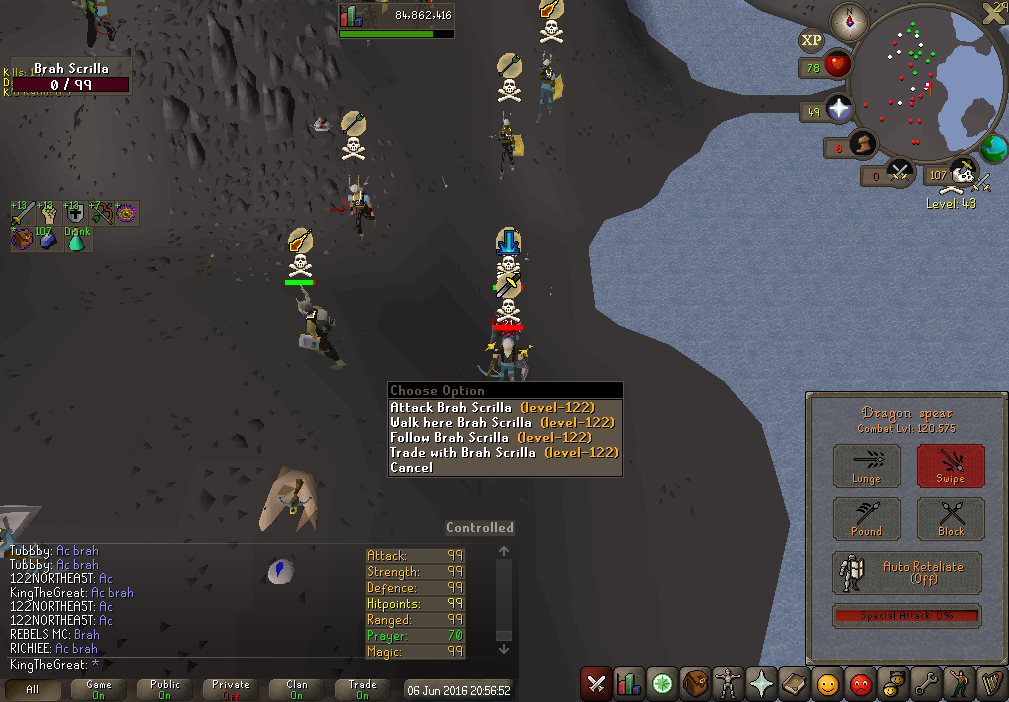Open the skills bar-chart tab
The width and height of the screenshot is (1009, 702).
pos(628,684)
